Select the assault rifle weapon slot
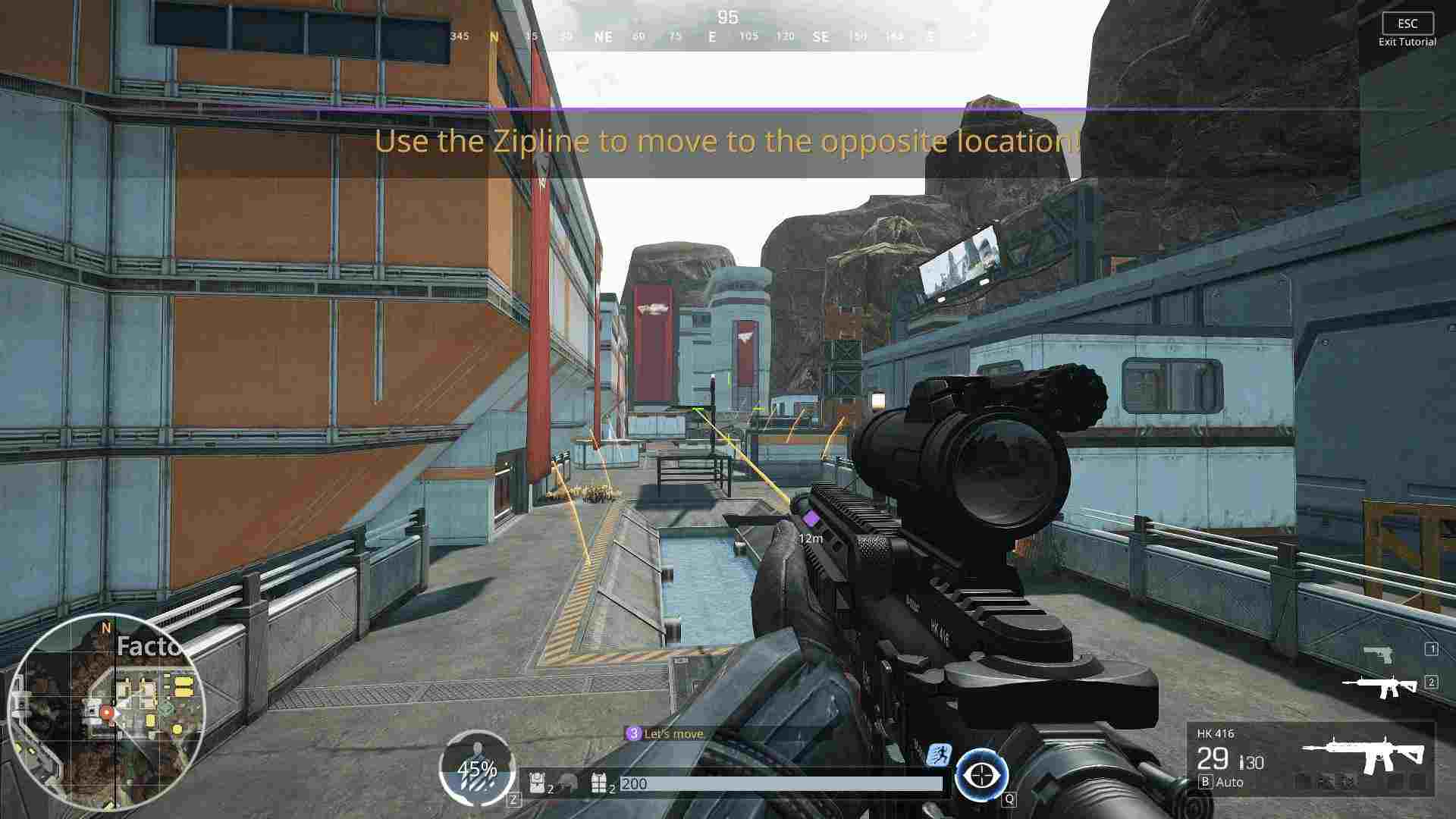Image resolution: width=1456 pixels, height=819 pixels. pos(1379,686)
